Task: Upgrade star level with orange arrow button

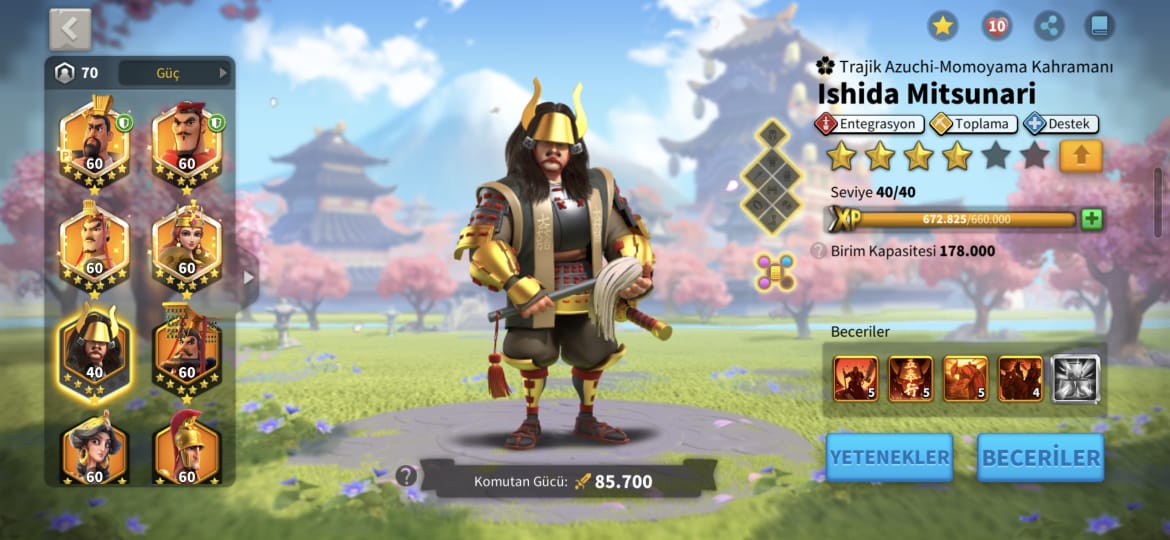Action: point(1080,156)
